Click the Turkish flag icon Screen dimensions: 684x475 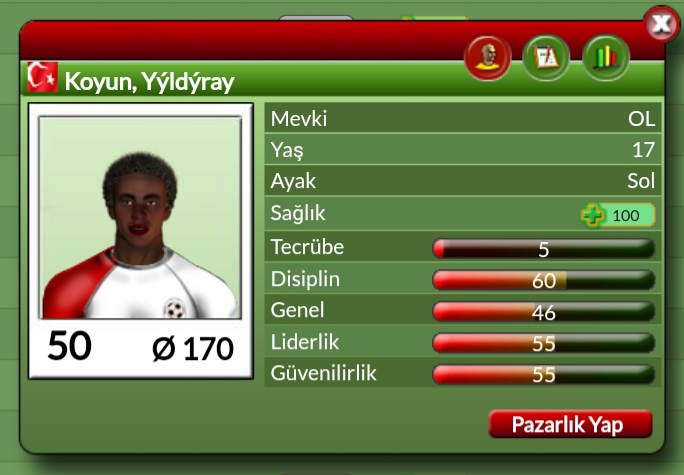pos(42,77)
